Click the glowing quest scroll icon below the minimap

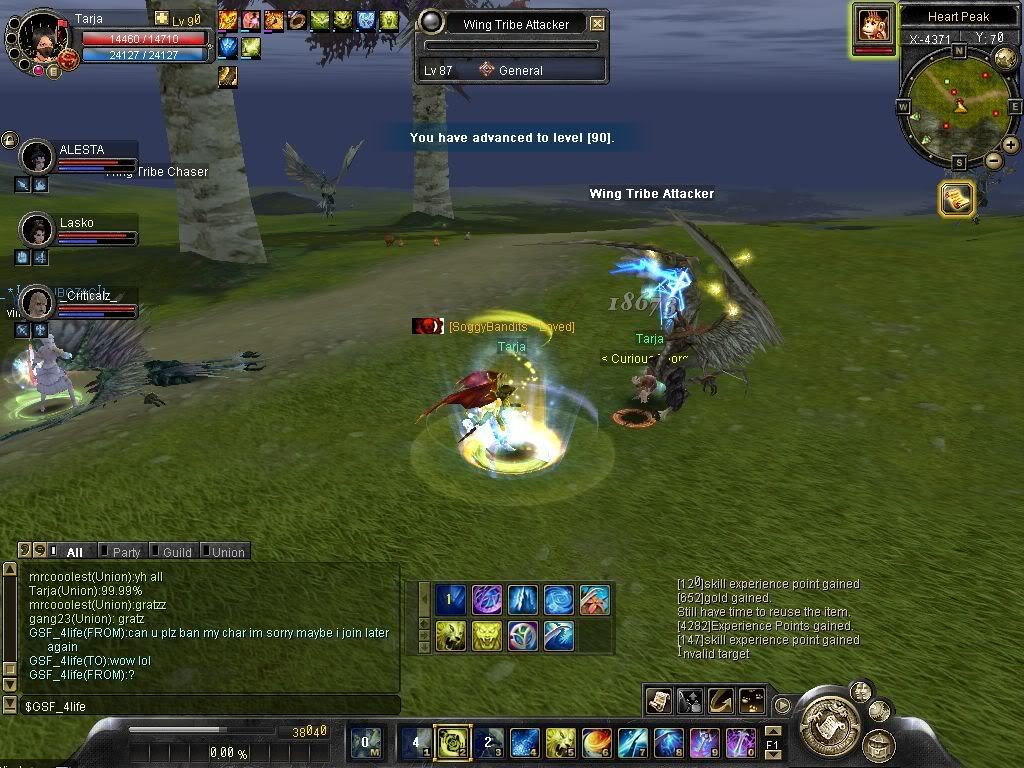956,198
